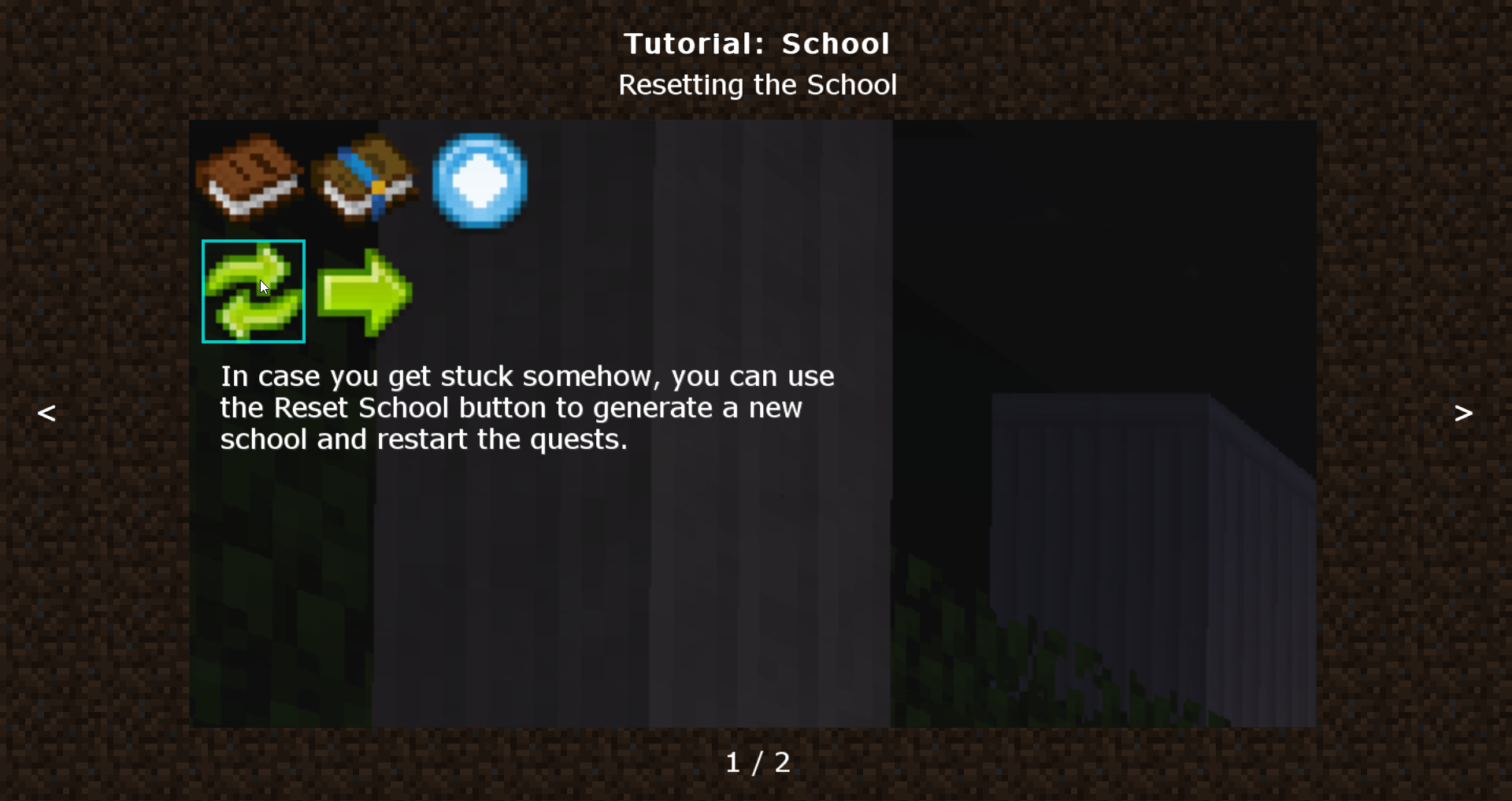Viewport: 1512px width, 801px height.
Task: Go to the next tutorial page
Action: tap(1463, 413)
